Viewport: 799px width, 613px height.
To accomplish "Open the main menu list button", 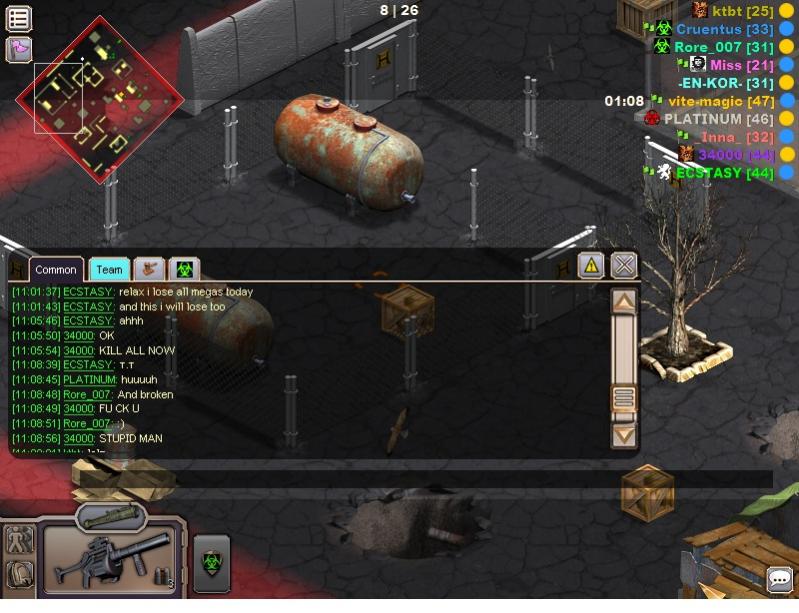I will pos(19,18).
